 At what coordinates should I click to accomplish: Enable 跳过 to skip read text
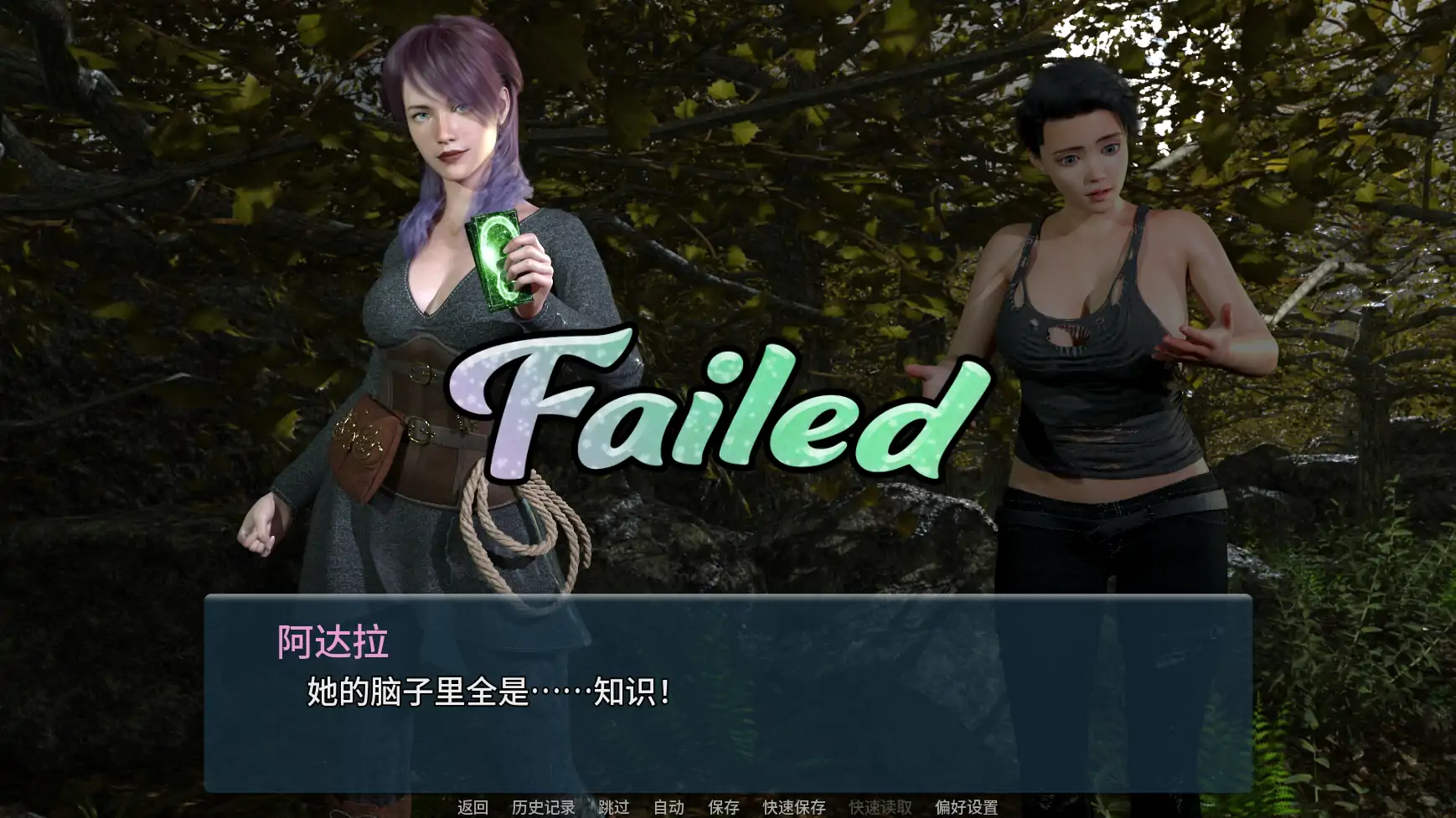[612, 806]
